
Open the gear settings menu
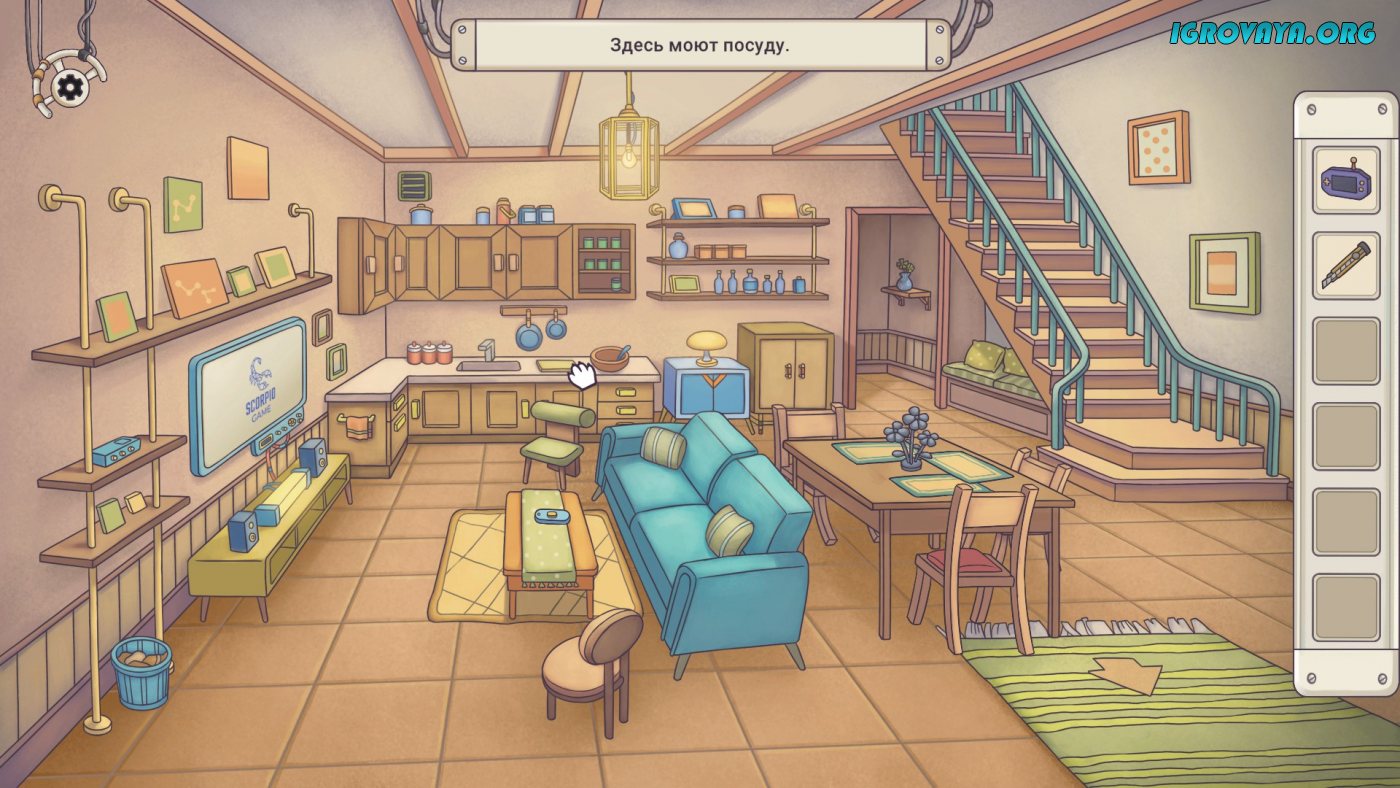pyautogui.click(x=70, y=88)
